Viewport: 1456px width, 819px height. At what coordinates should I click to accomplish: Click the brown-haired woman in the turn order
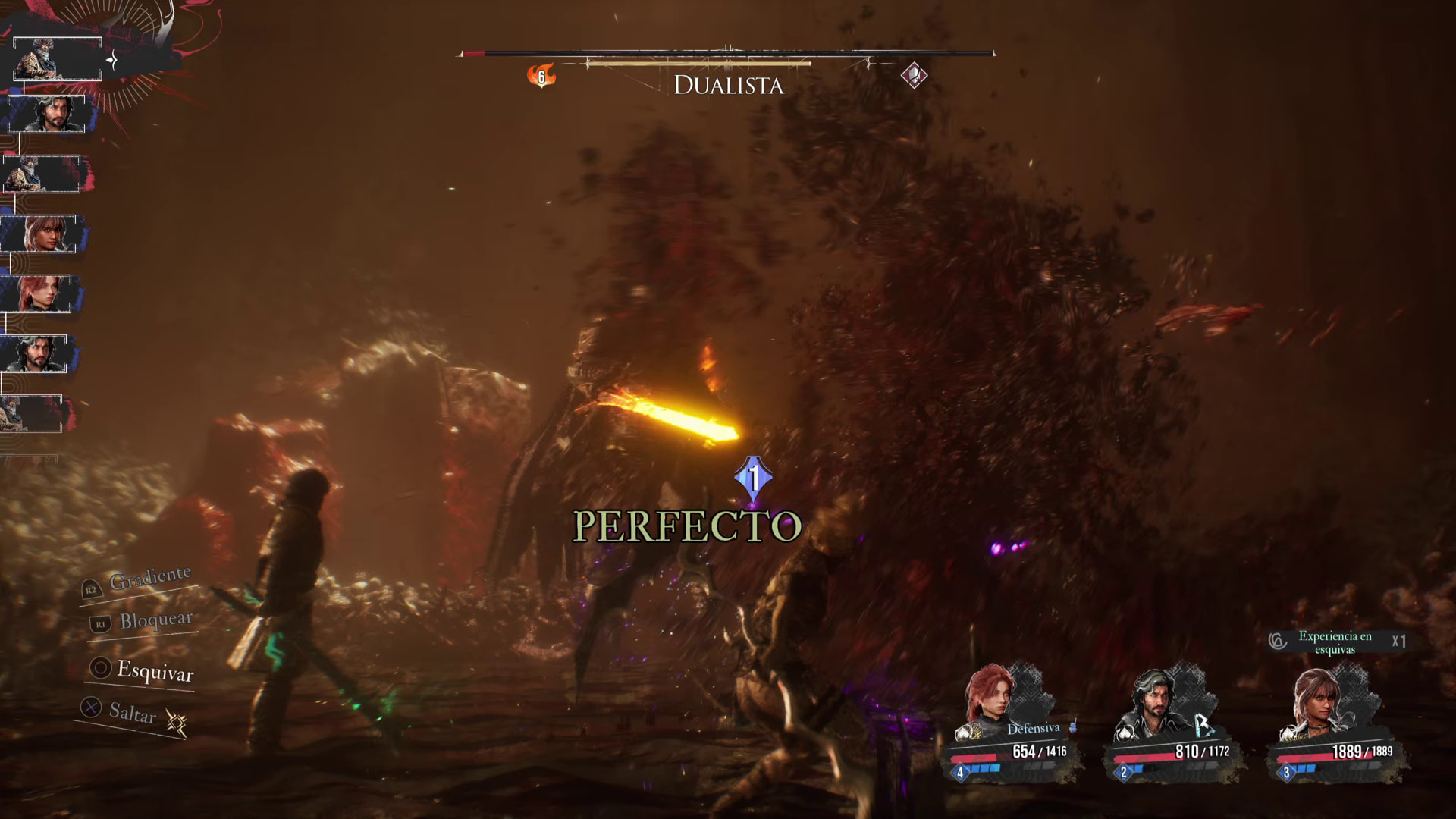click(x=41, y=234)
